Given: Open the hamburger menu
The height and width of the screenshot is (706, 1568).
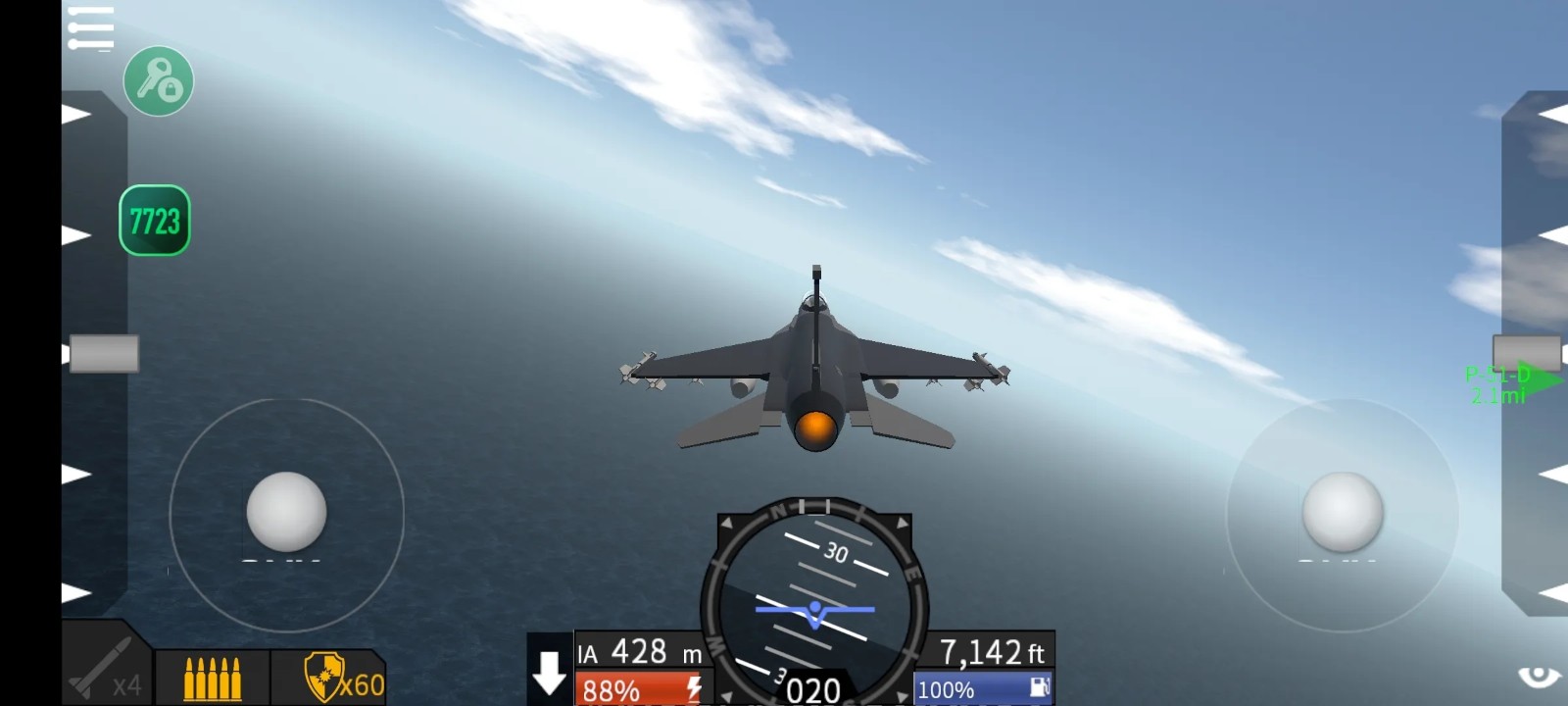Looking at the screenshot, I should pyautogui.click(x=91, y=27).
